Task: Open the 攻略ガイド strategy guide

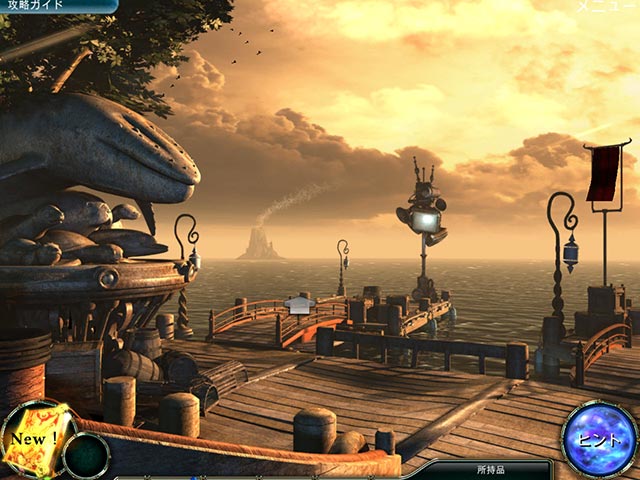Action: coord(38,6)
